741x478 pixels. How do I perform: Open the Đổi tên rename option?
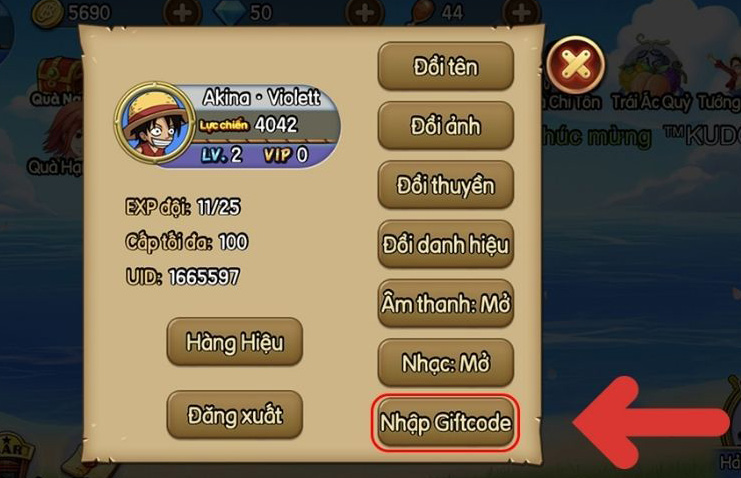[x=445, y=68]
